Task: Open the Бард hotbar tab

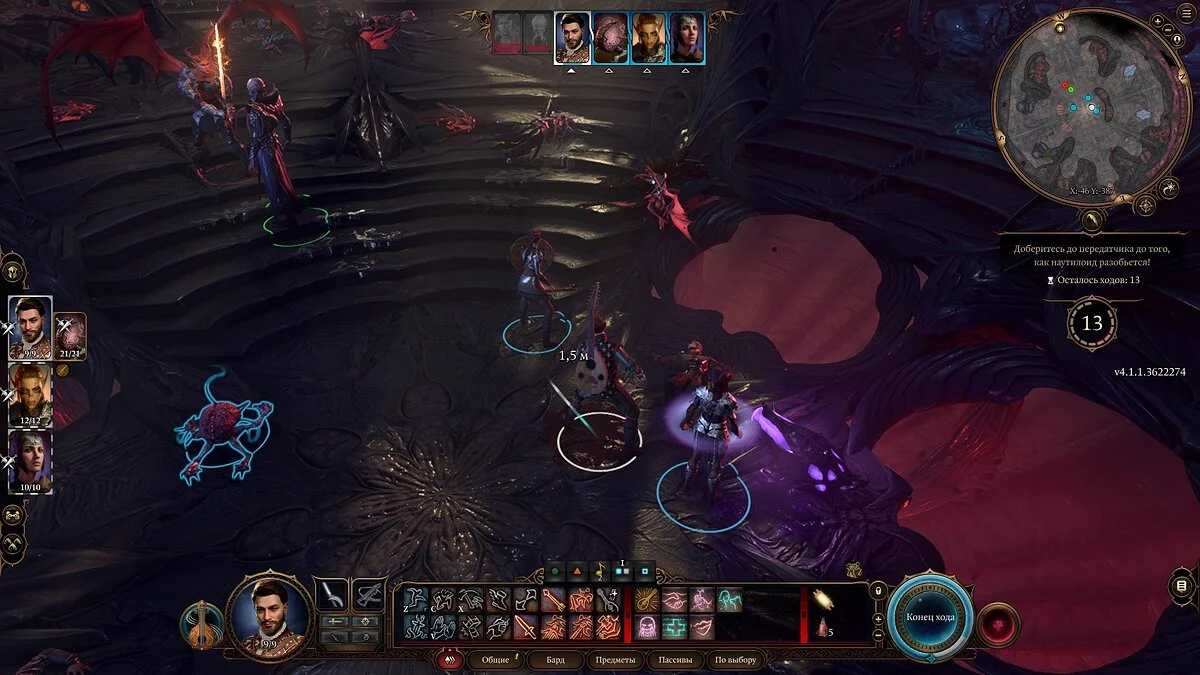Action: 555,660
